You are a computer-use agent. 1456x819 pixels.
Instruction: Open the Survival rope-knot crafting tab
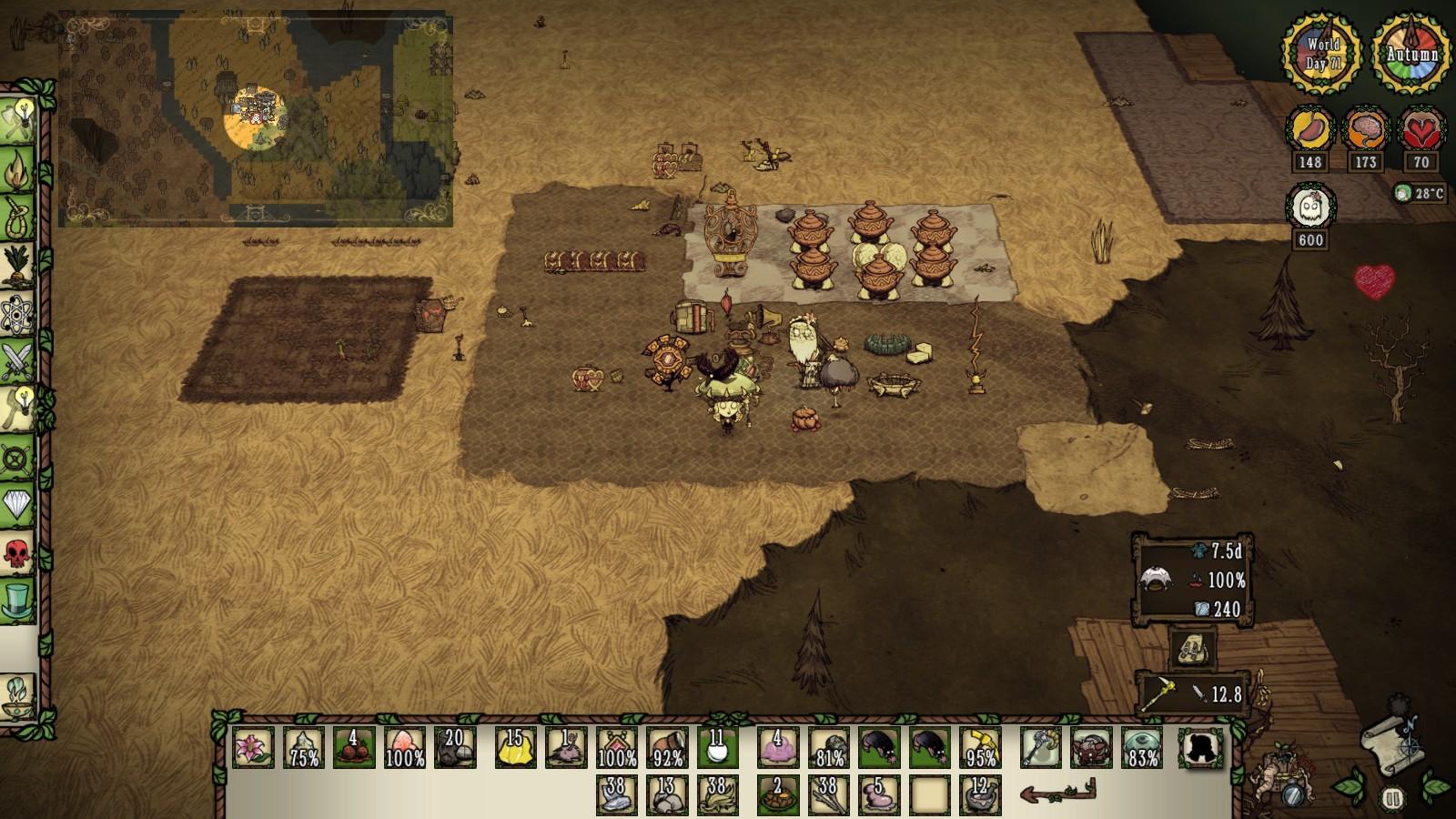18,218
